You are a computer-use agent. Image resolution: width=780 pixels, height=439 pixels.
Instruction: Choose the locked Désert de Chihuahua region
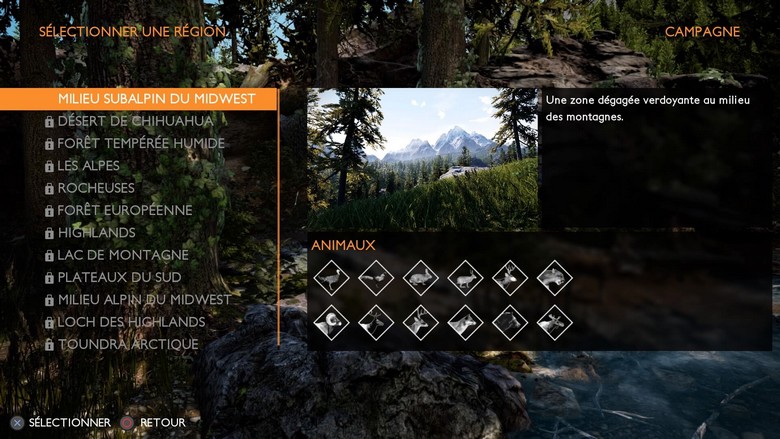click(x=135, y=121)
